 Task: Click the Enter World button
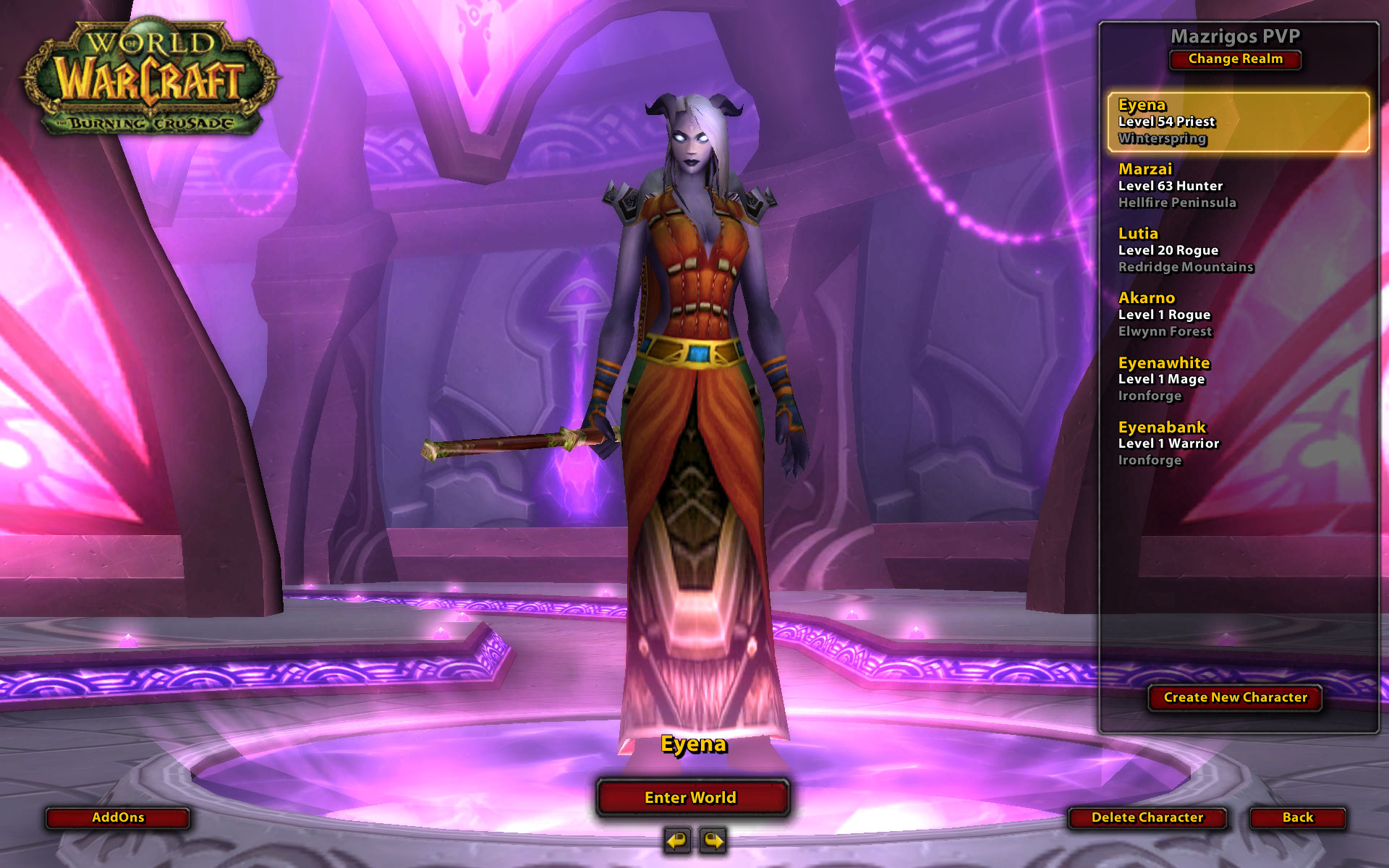click(692, 797)
